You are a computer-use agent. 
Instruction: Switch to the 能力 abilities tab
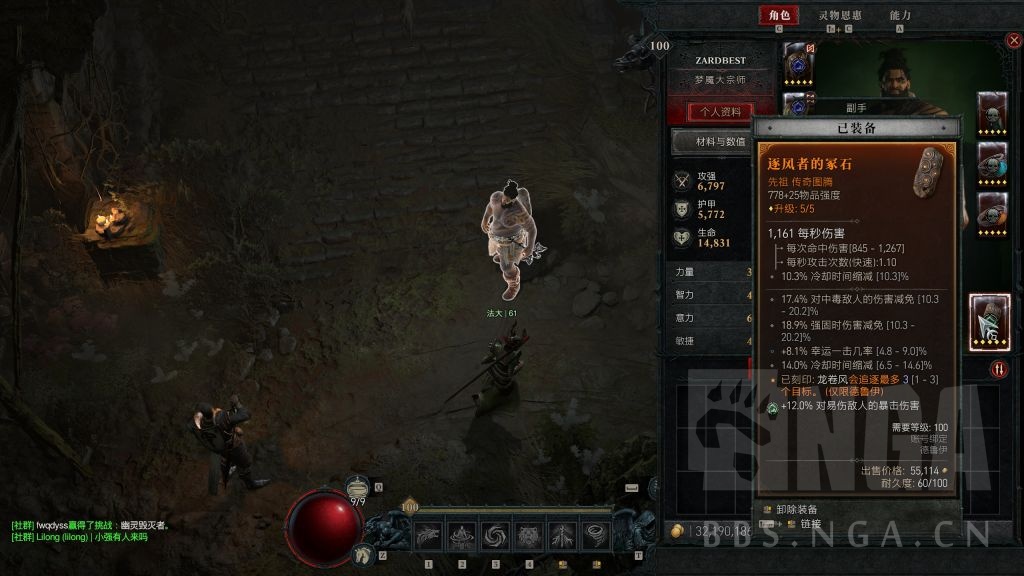coord(900,15)
